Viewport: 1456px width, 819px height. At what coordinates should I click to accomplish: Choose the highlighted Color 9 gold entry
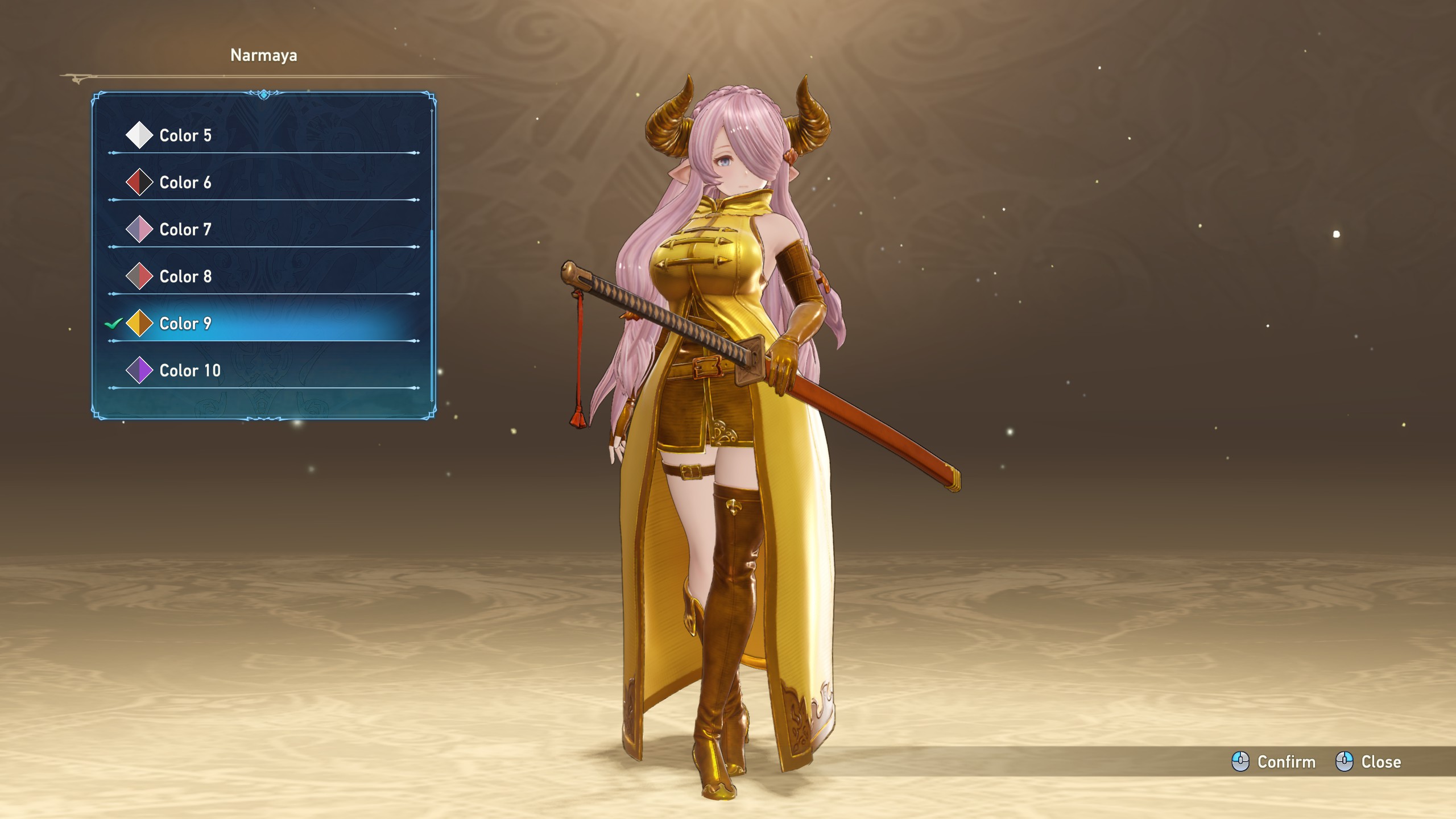point(185,324)
